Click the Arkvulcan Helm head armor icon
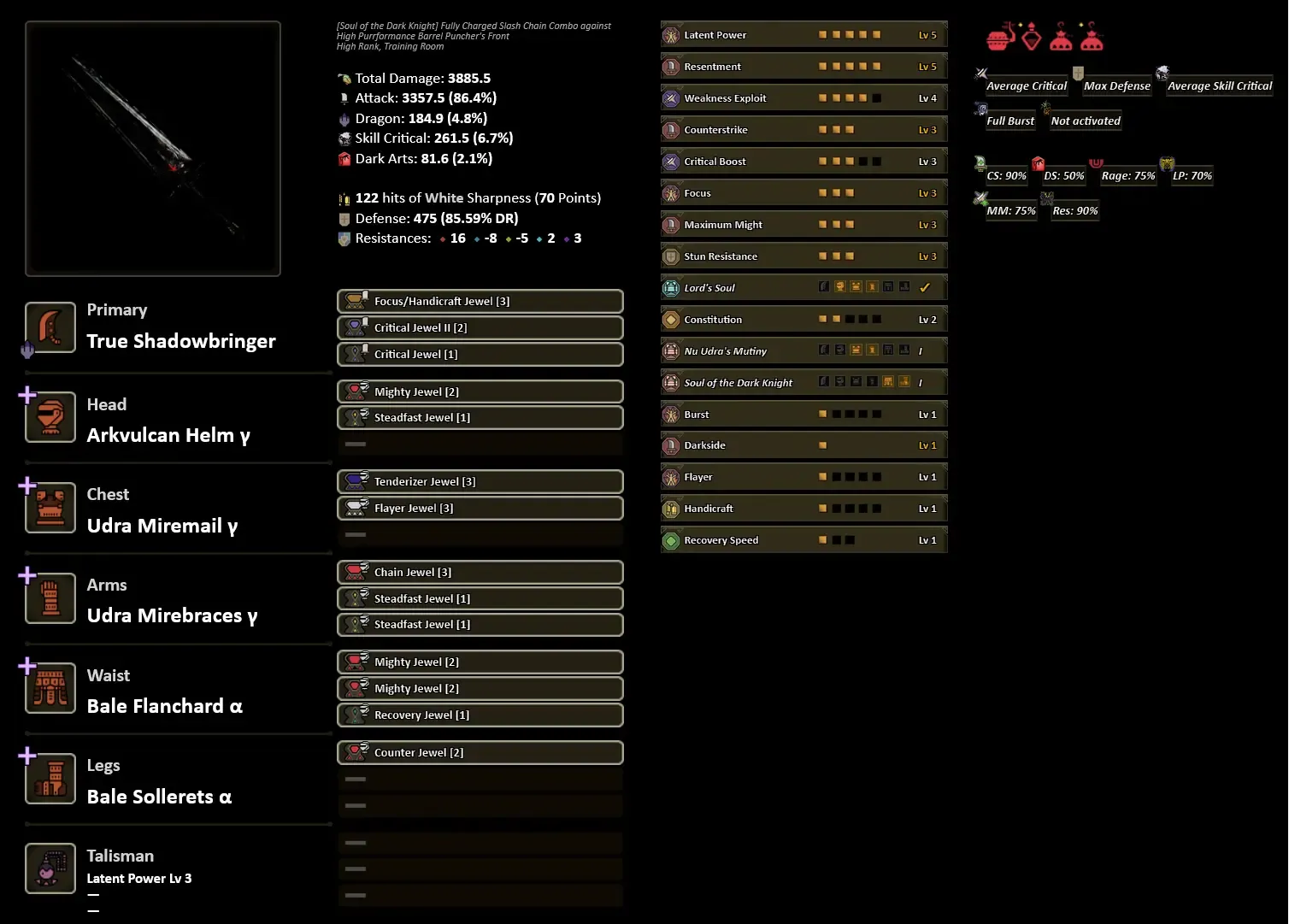1289x924 pixels. [50, 418]
